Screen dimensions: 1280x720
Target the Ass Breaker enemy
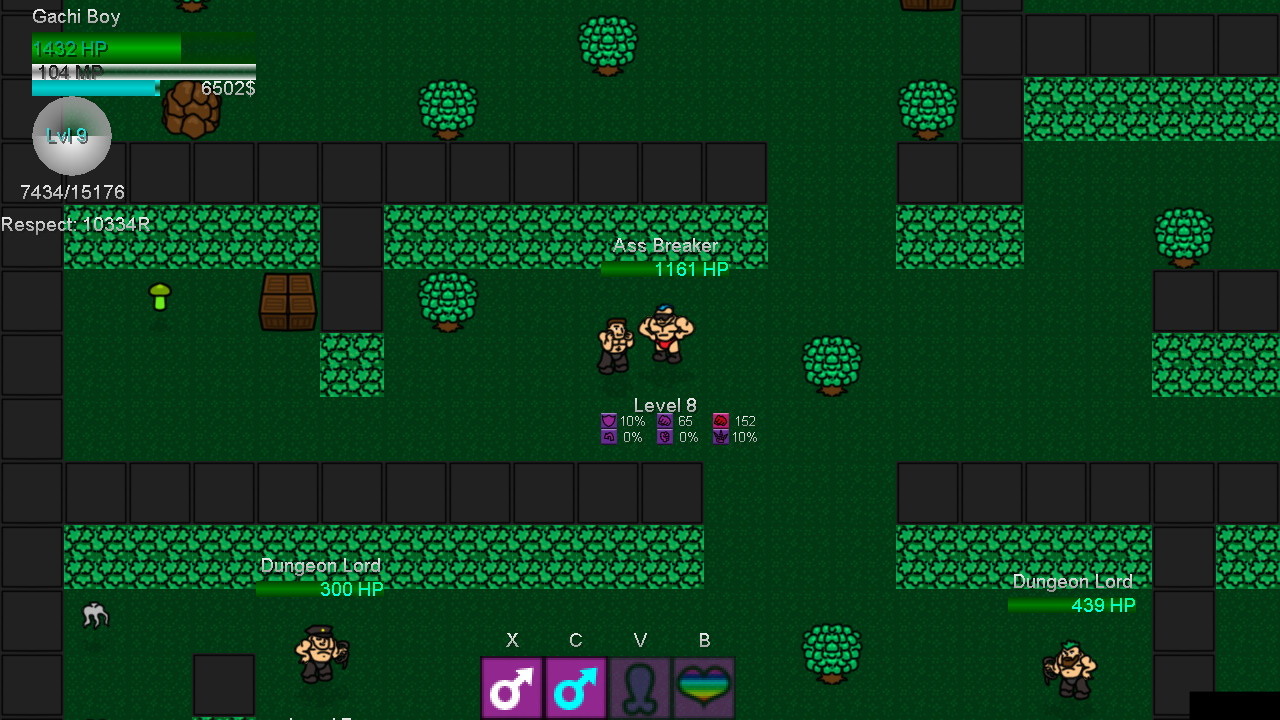(x=665, y=335)
